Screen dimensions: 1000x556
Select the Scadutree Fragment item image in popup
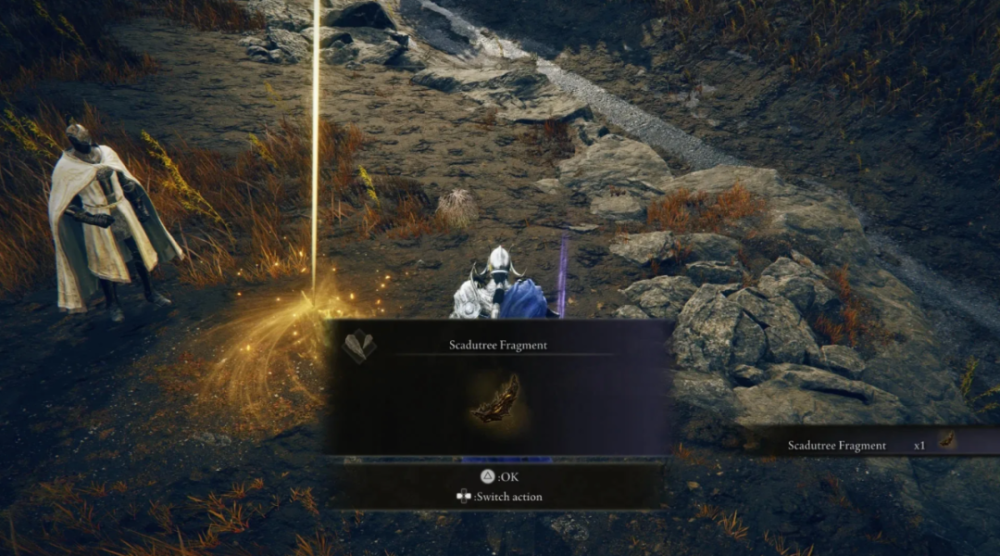tap(497, 400)
